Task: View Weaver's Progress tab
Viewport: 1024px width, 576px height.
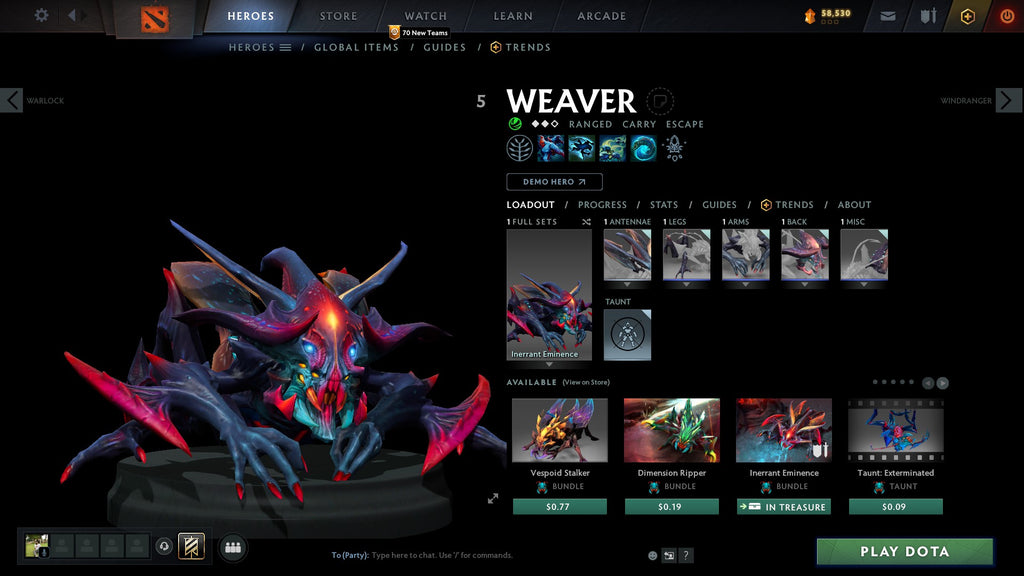Action: click(x=602, y=205)
